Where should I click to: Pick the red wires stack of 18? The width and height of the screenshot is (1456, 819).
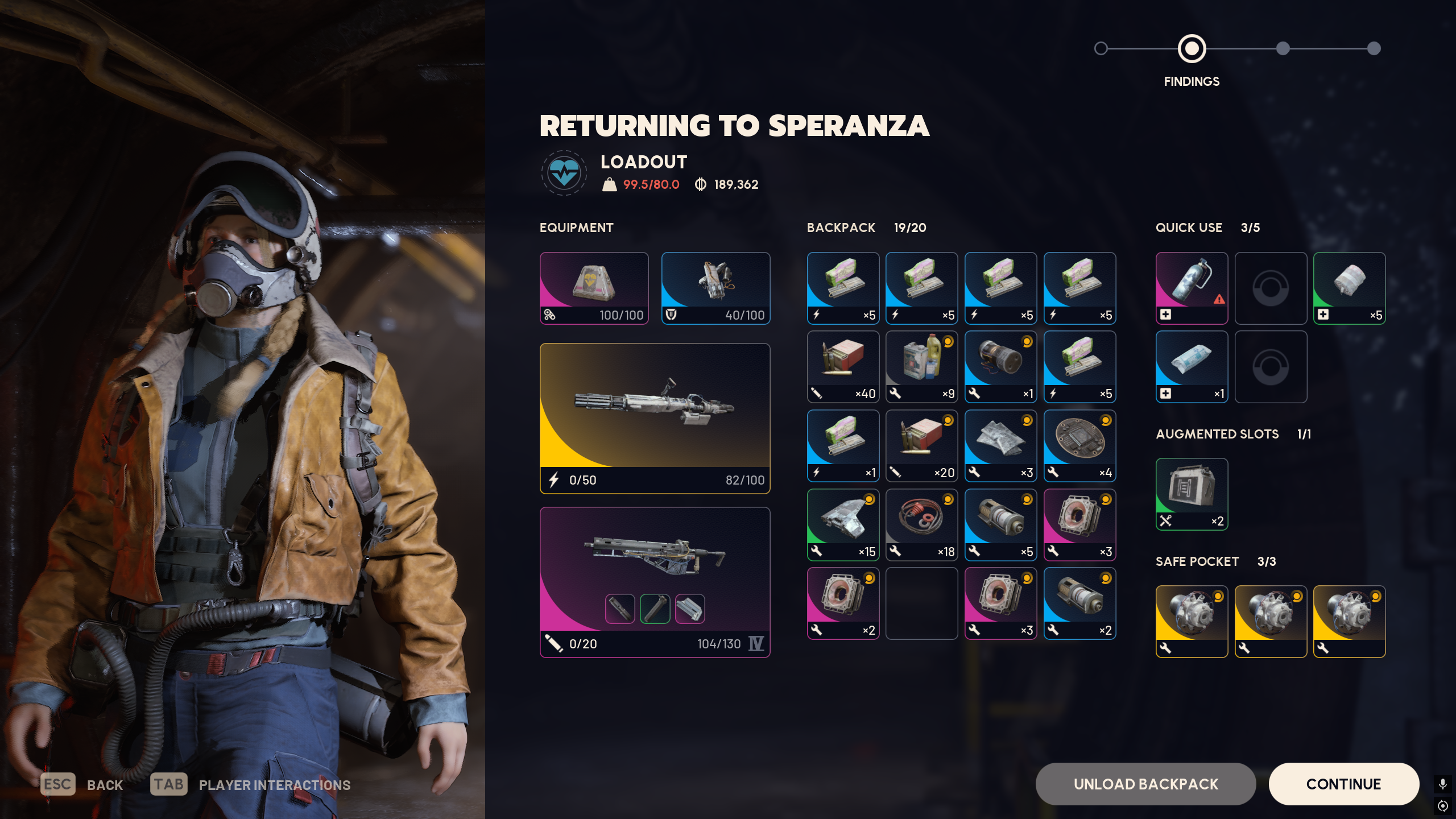point(921,524)
